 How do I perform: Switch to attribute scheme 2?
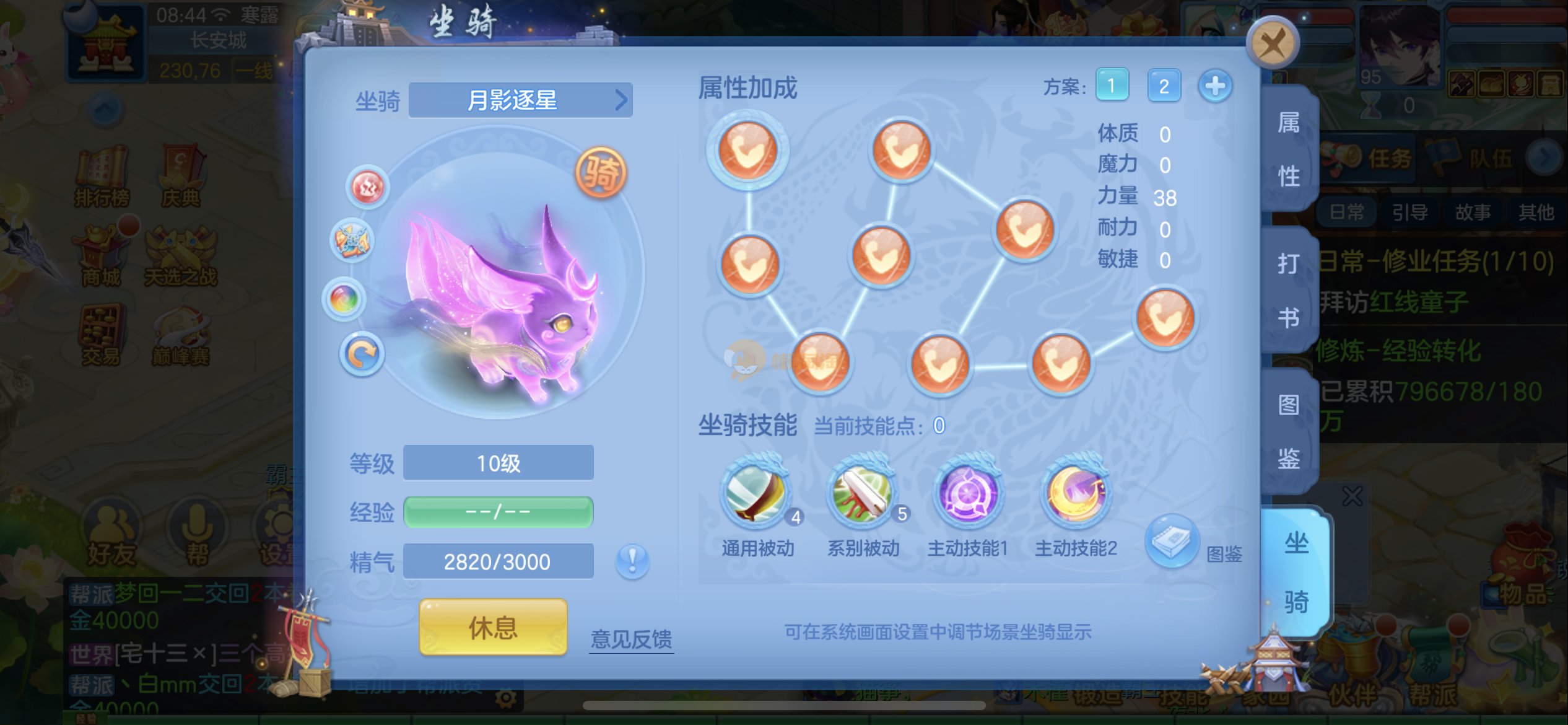1164,86
